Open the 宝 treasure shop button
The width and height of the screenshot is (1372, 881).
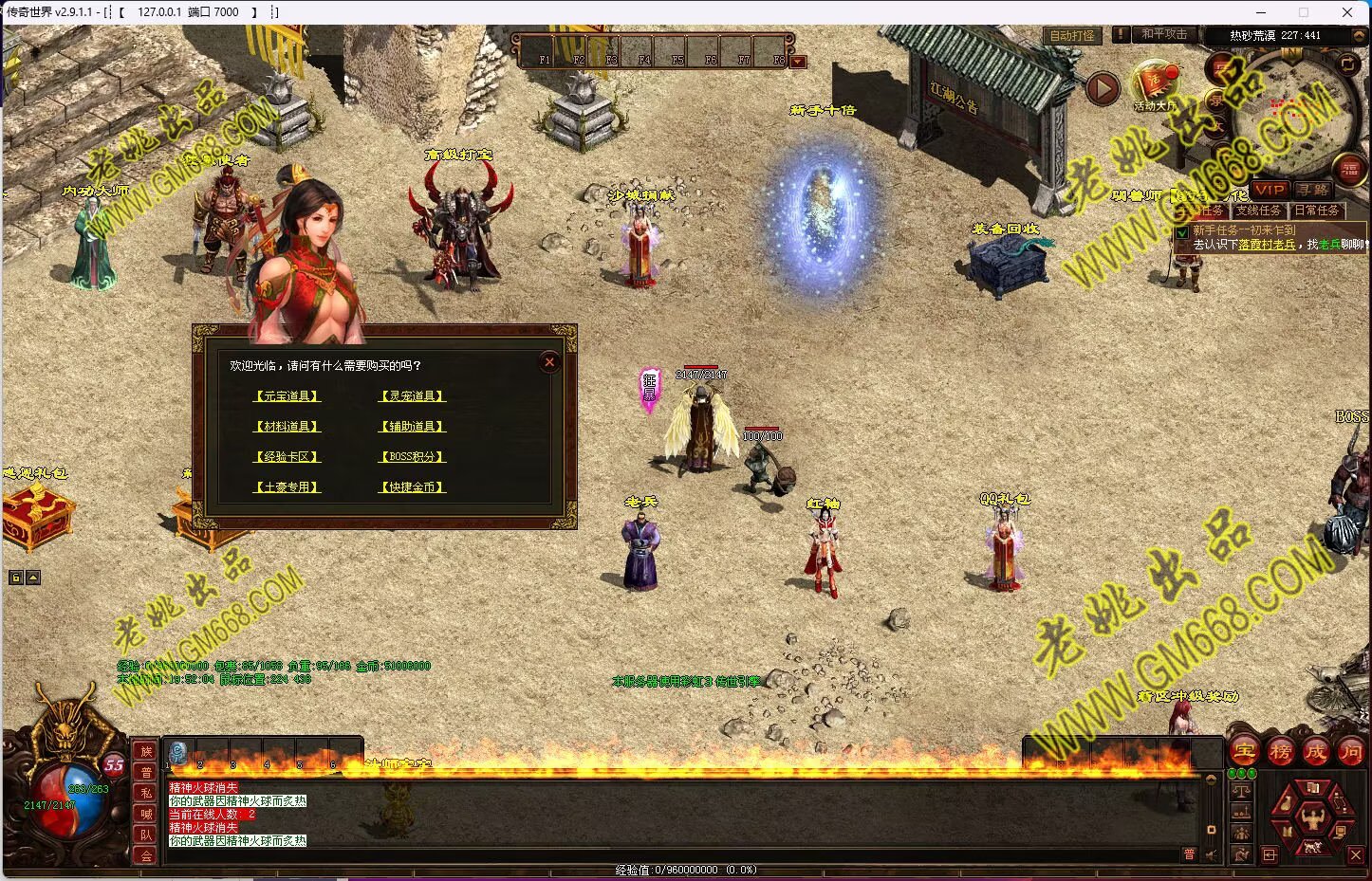[x=1245, y=752]
